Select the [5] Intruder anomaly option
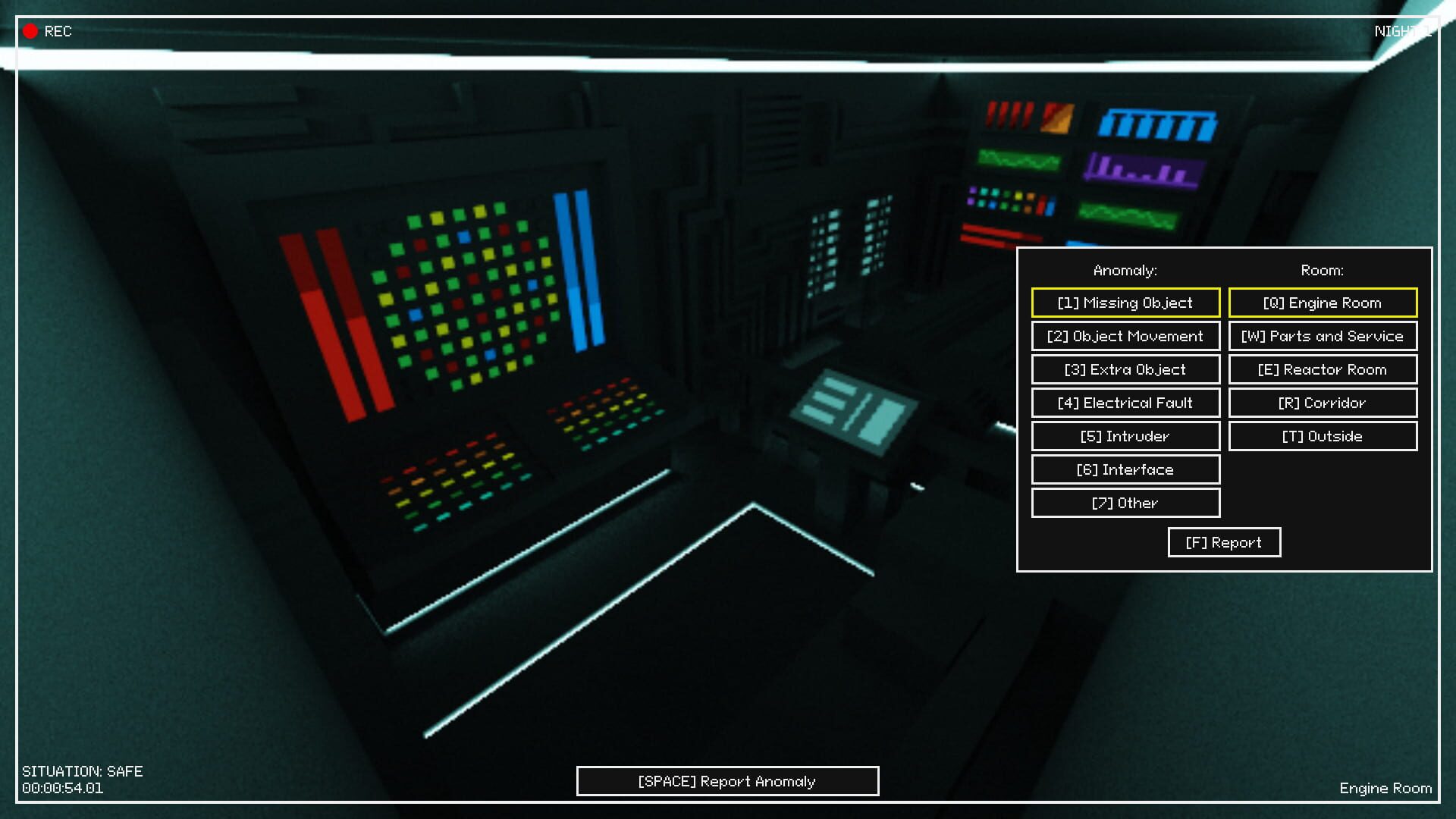This screenshot has width=1456, height=819. [x=1125, y=436]
